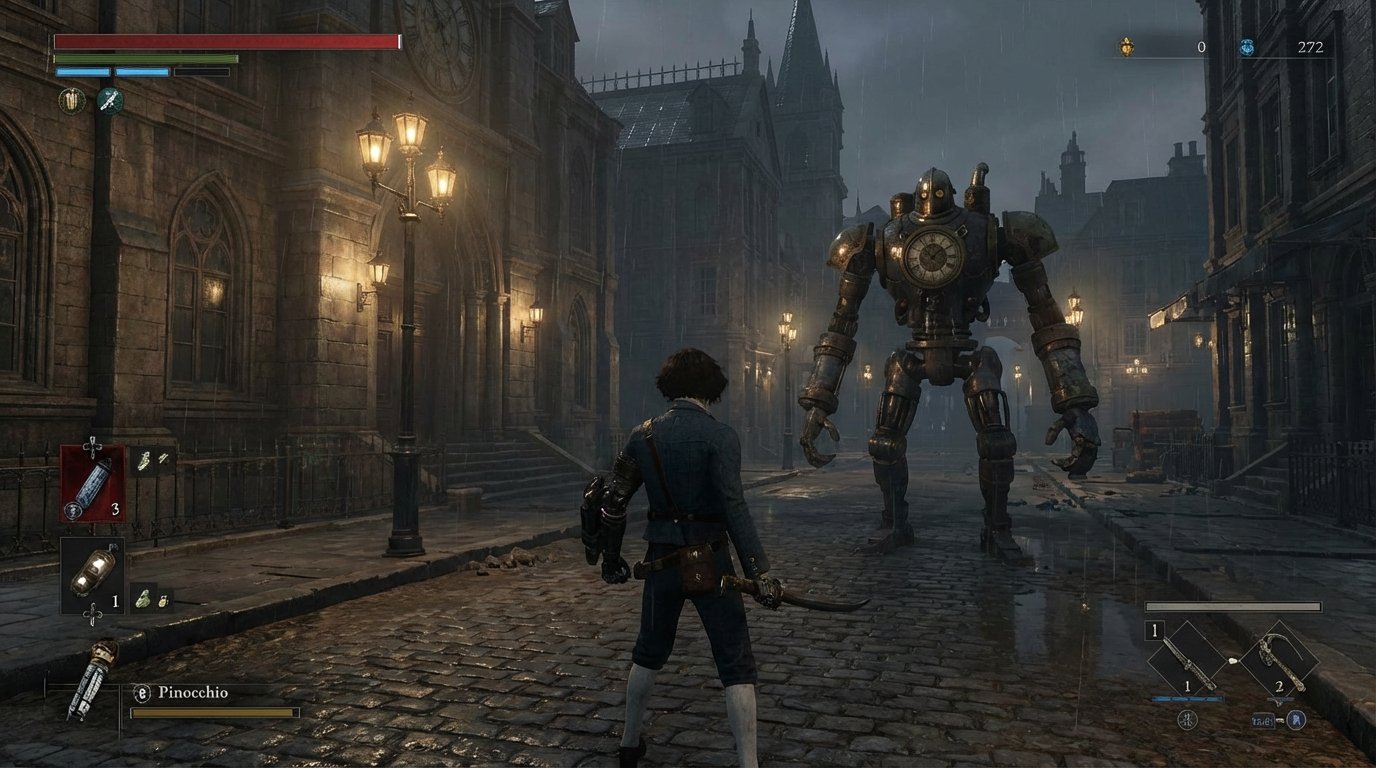
Task: Click the lantern consumable in the lower item slot
Action: pos(94,574)
